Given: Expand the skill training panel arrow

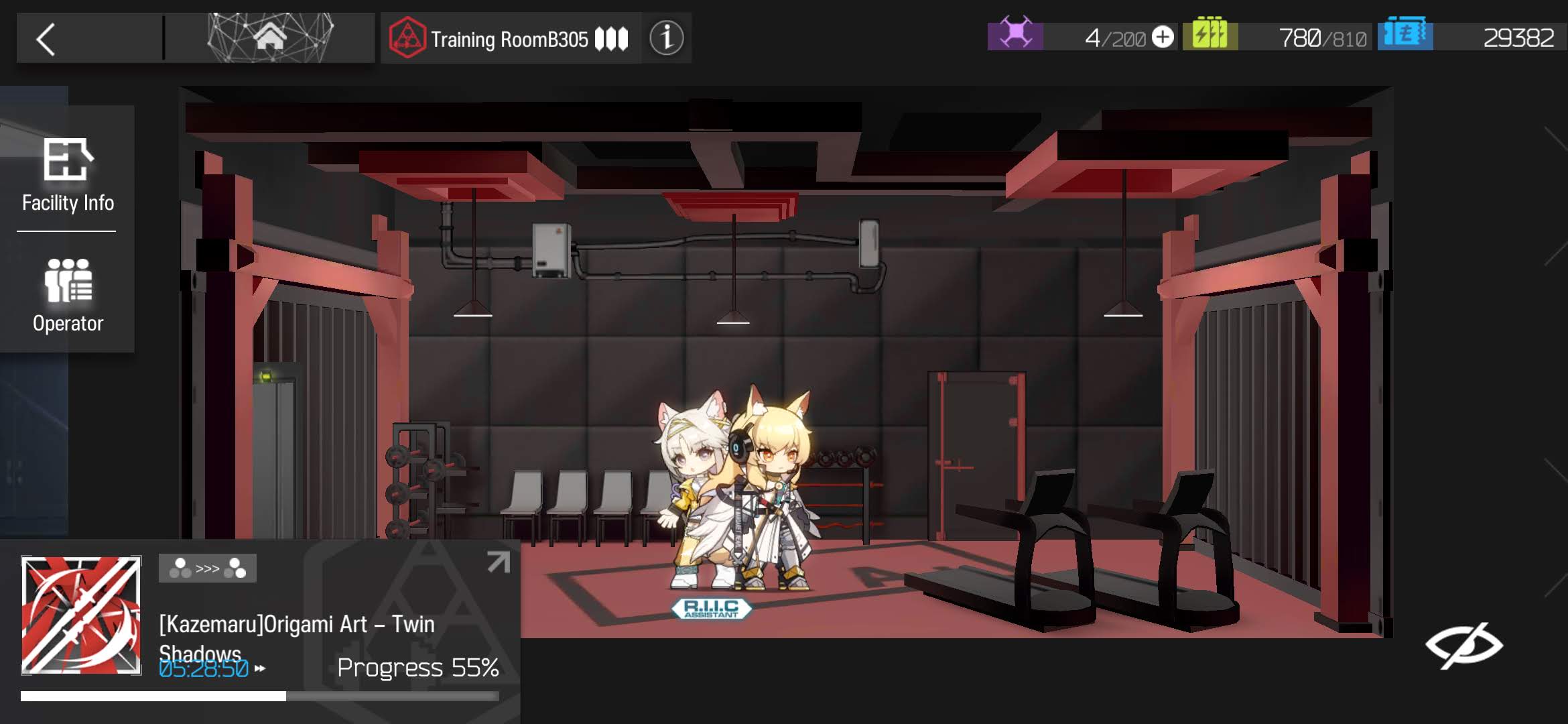Looking at the screenshot, I should point(498,562).
